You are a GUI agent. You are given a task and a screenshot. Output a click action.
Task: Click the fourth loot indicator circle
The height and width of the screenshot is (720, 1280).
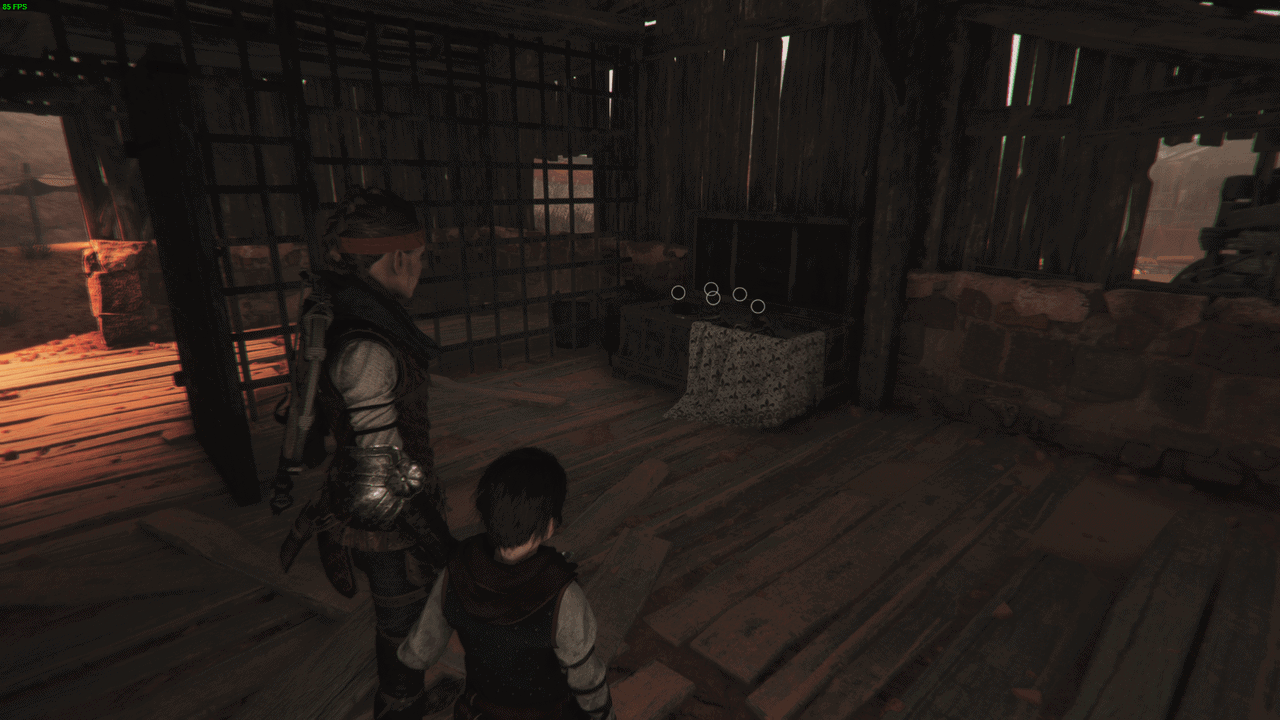pyautogui.click(x=740, y=295)
